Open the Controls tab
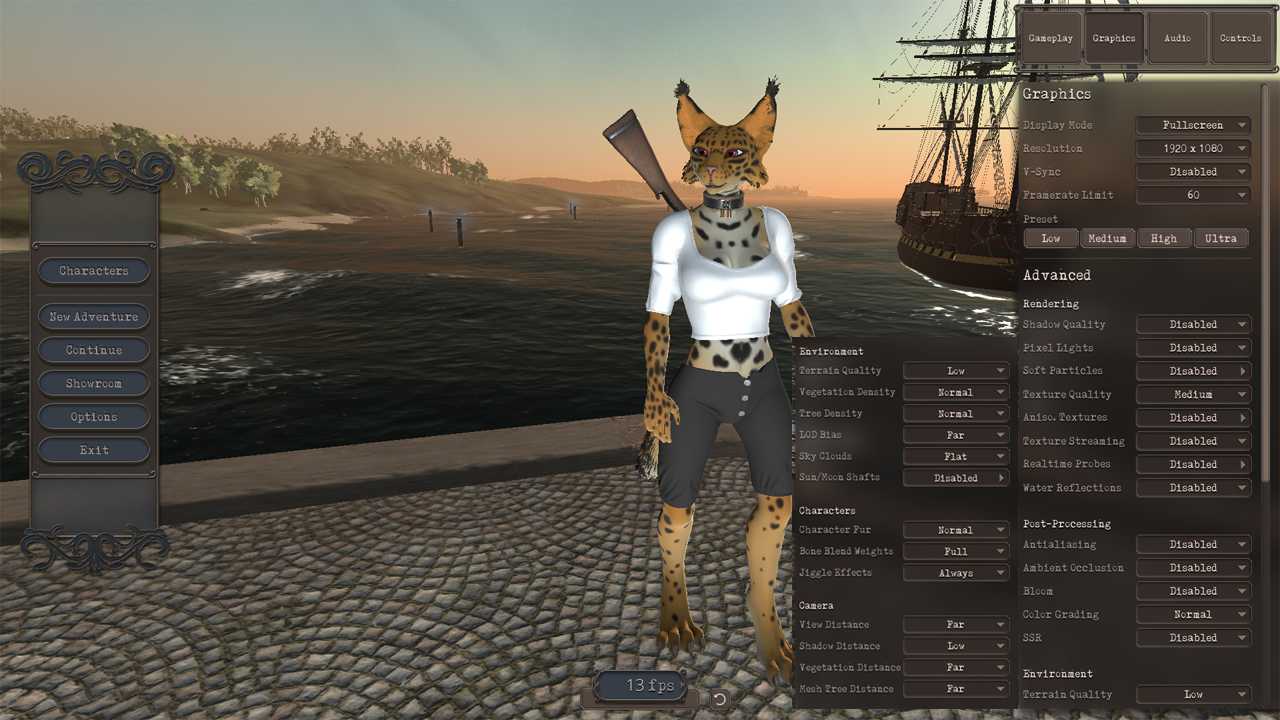 click(1240, 38)
